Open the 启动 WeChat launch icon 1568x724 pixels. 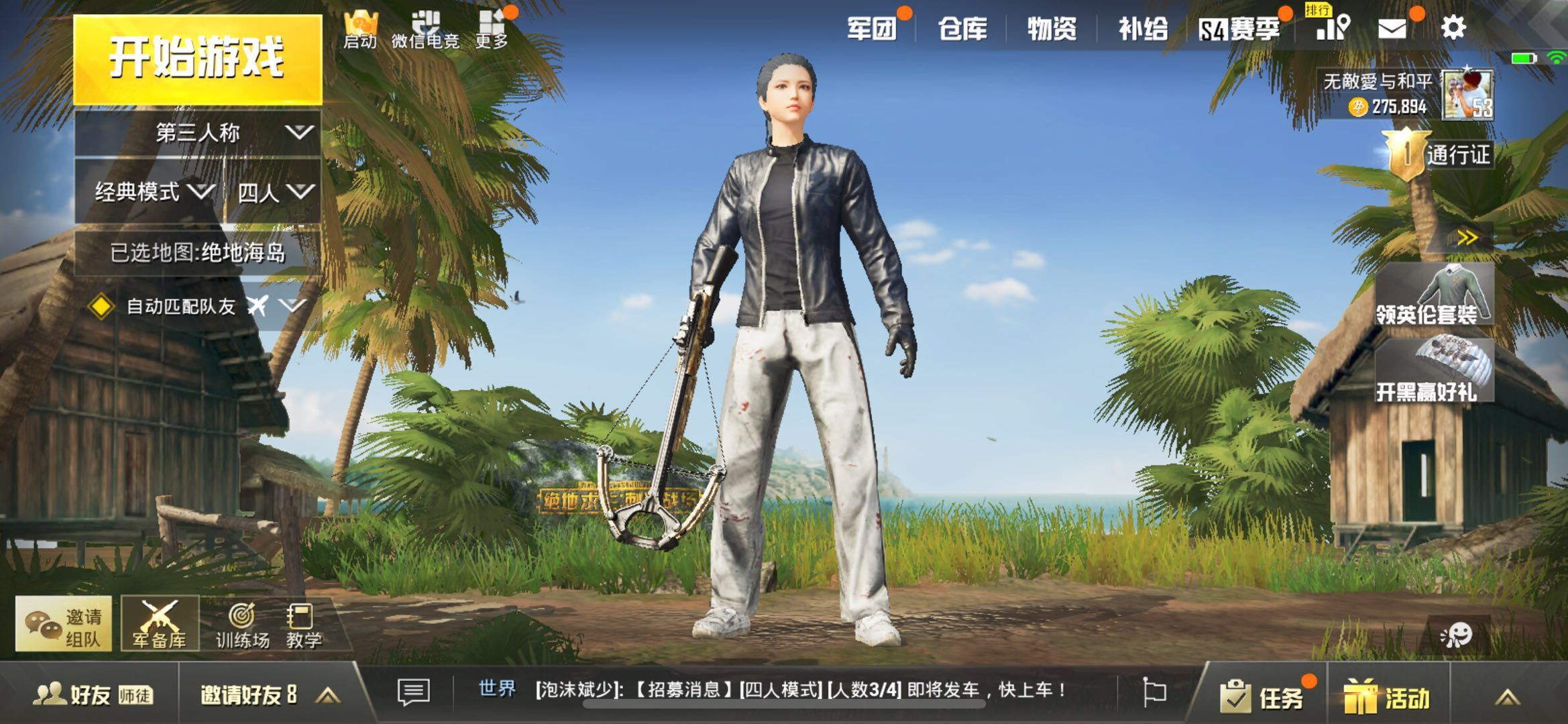click(361, 22)
